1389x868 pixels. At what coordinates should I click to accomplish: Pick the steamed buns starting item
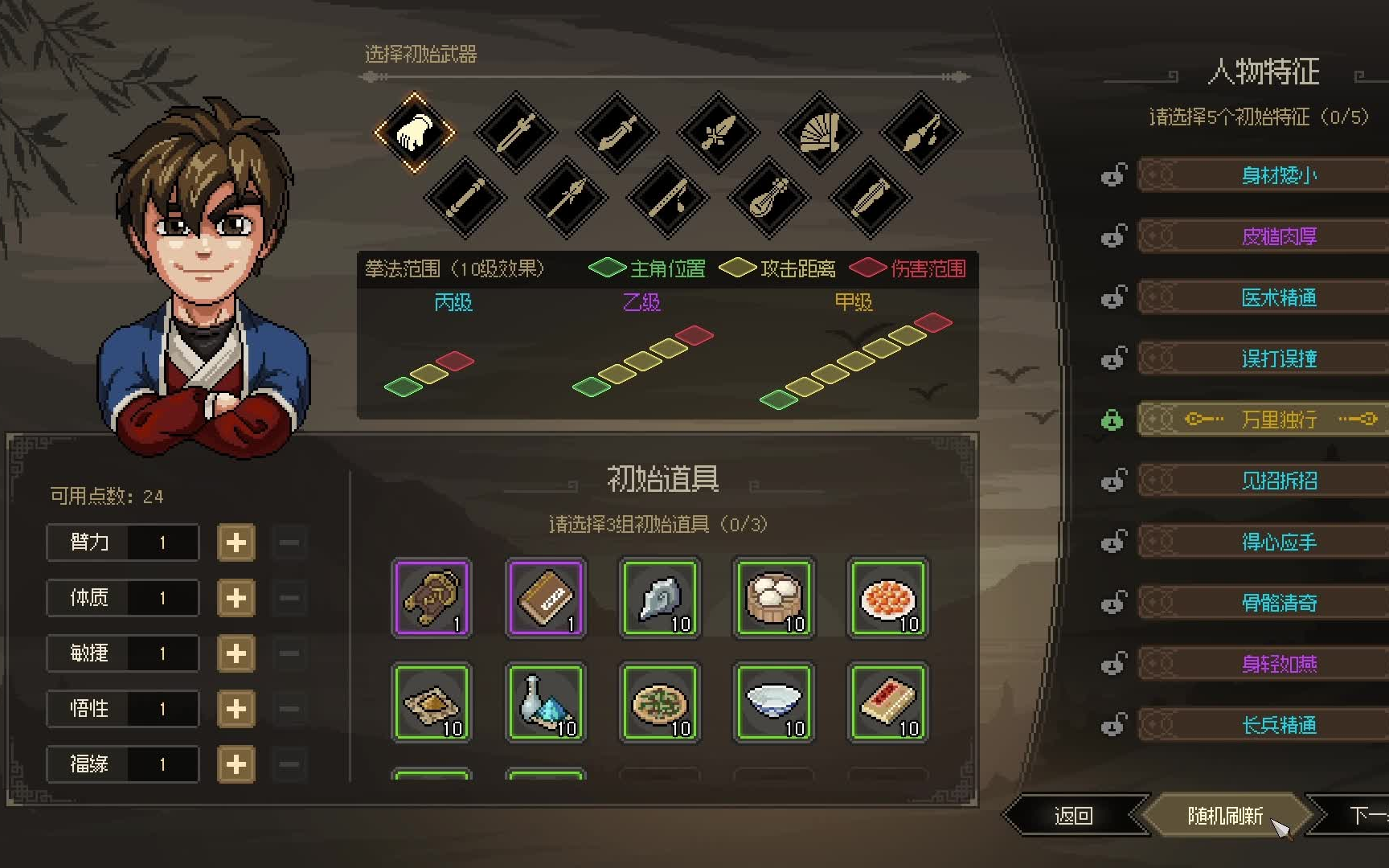tap(773, 598)
